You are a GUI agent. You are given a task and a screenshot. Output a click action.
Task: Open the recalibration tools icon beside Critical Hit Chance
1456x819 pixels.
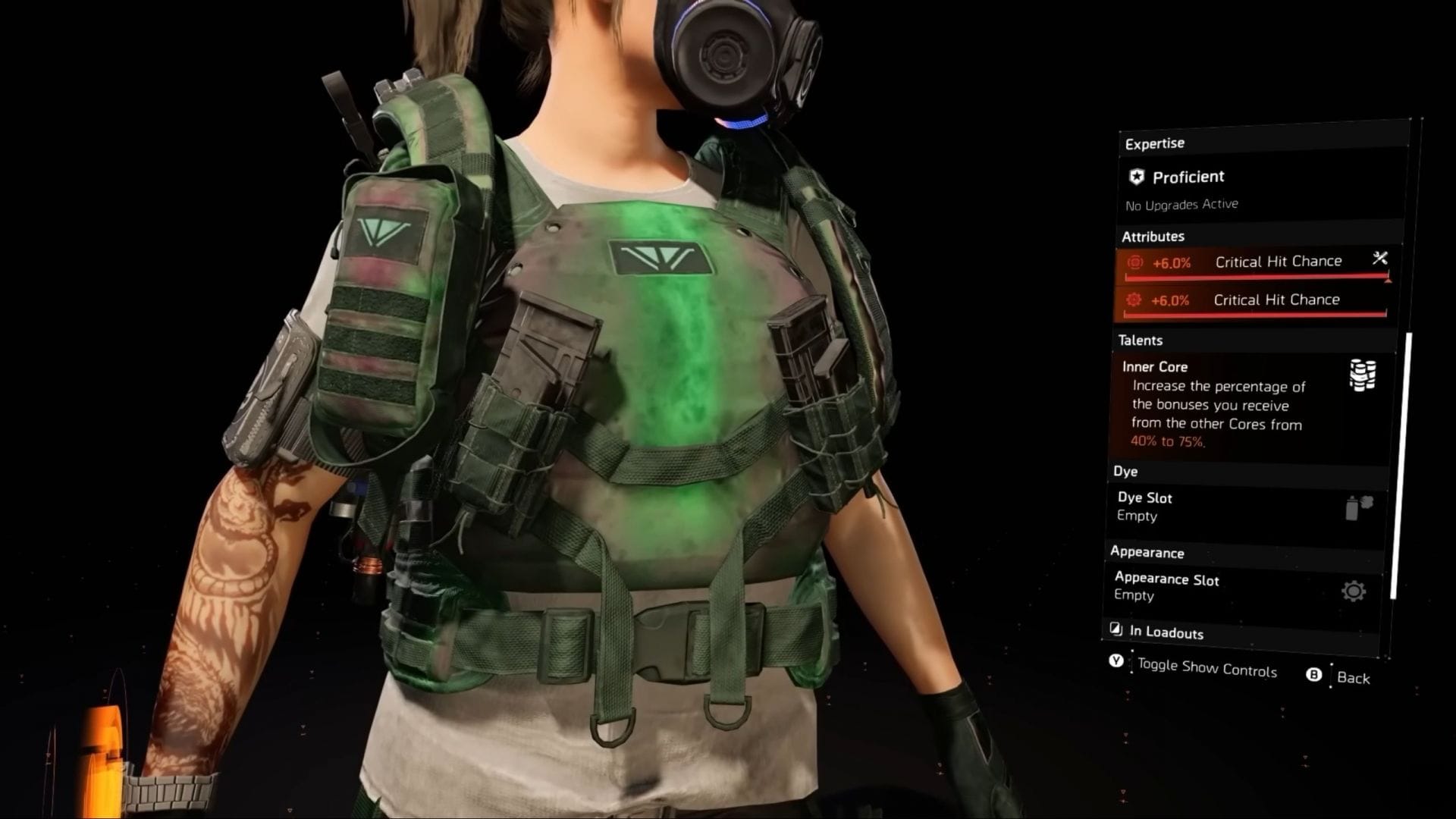(x=1380, y=260)
